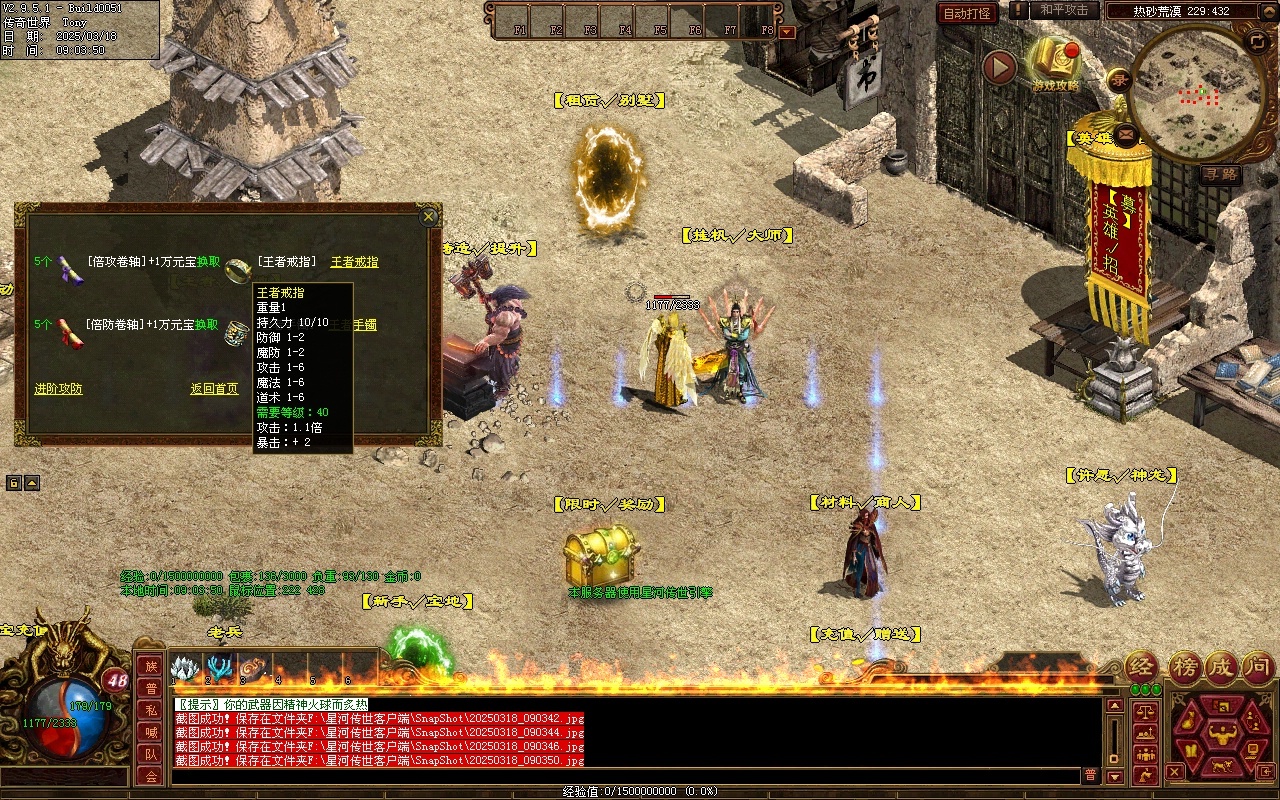Open the circular minimap
1280x800 pixels.
click(1196, 92)
